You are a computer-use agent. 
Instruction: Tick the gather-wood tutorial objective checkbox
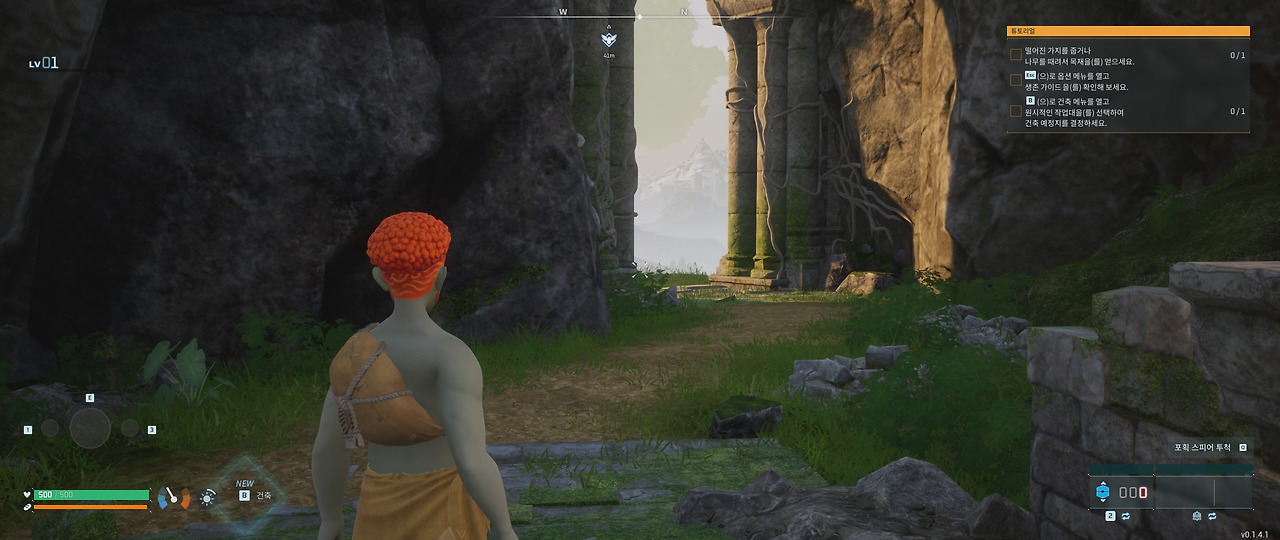1016,55
